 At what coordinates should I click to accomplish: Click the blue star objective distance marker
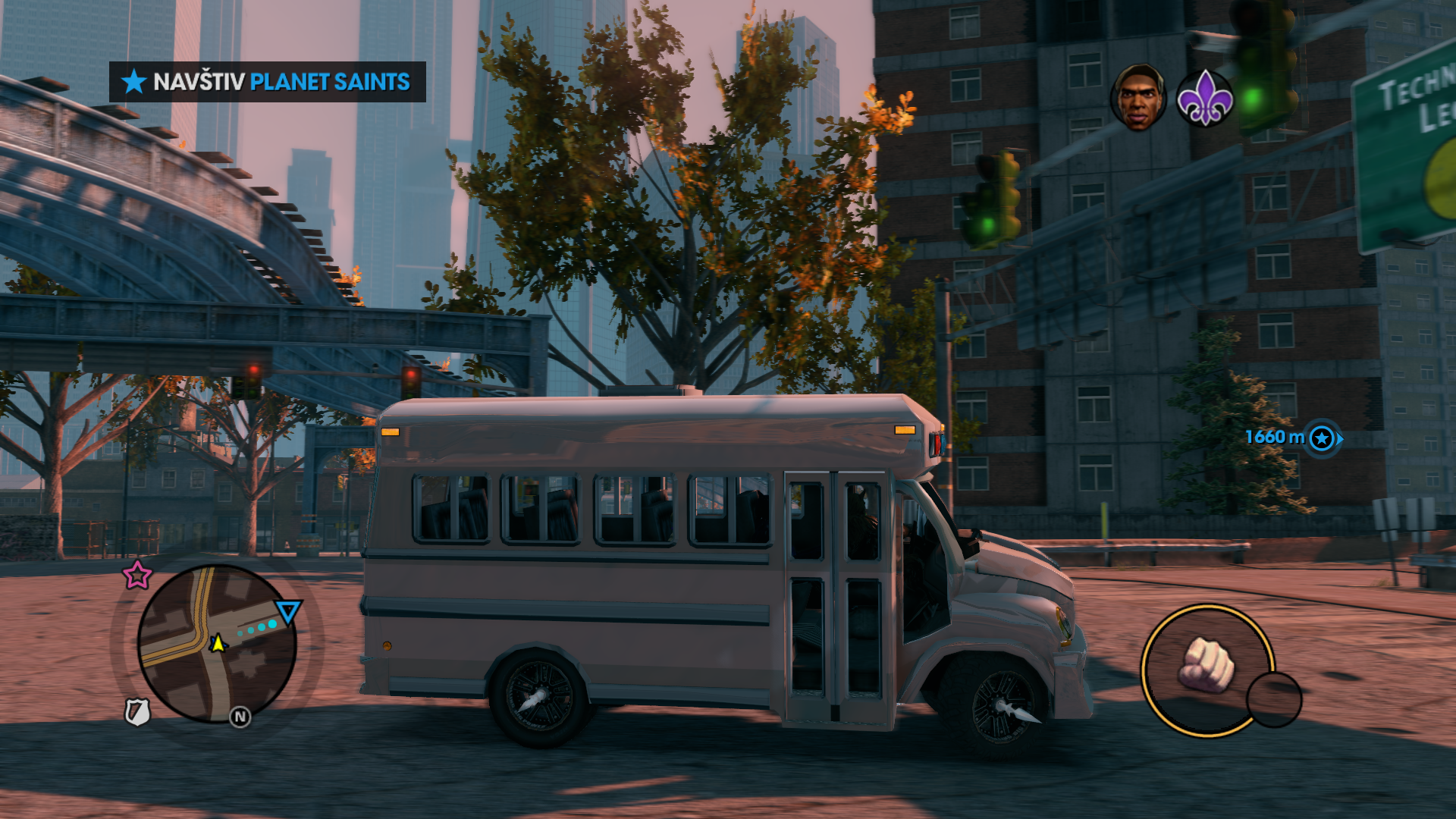coord(1322,438)
